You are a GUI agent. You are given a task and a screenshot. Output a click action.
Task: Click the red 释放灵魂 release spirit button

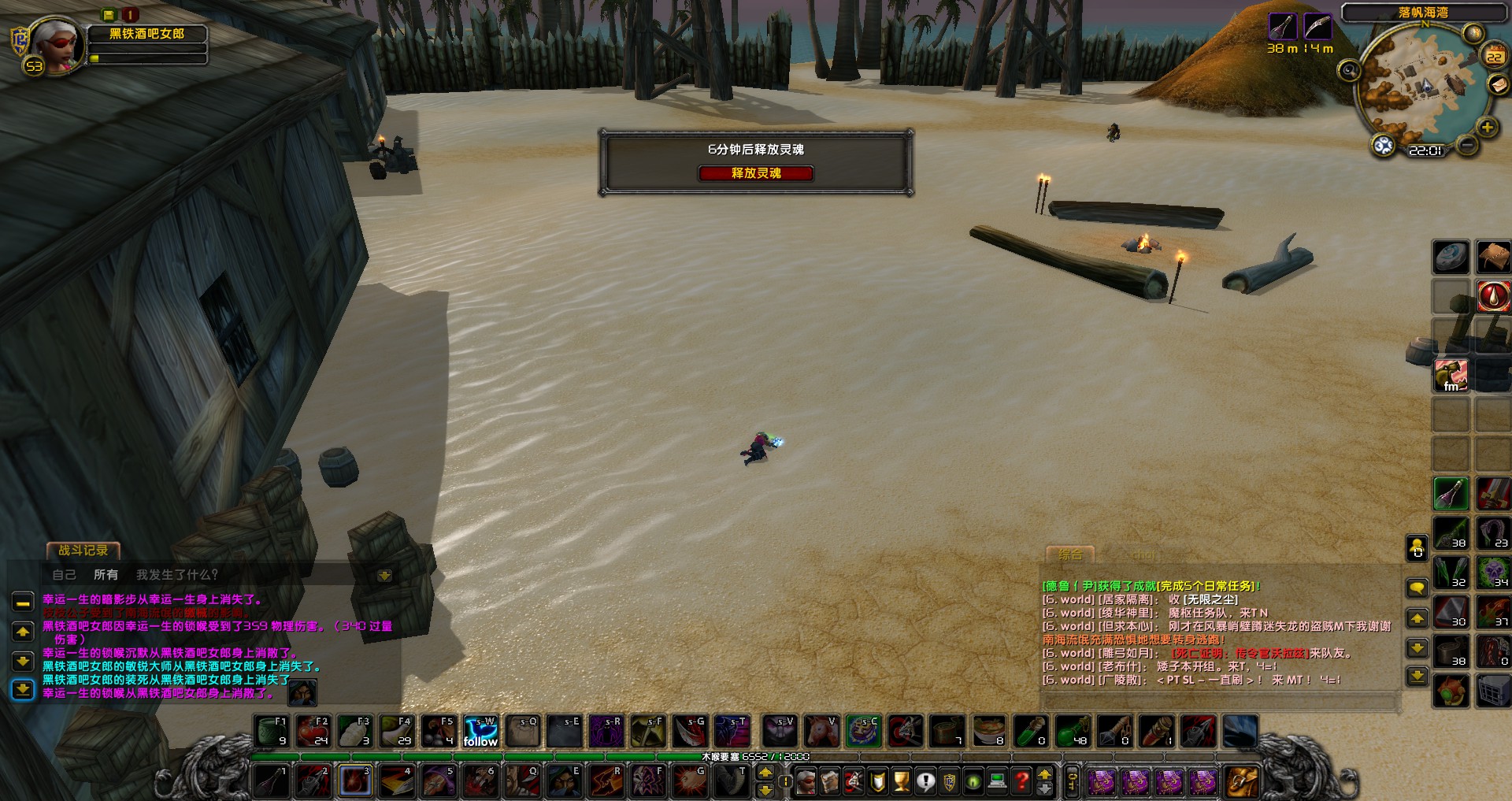click(755, 173)
